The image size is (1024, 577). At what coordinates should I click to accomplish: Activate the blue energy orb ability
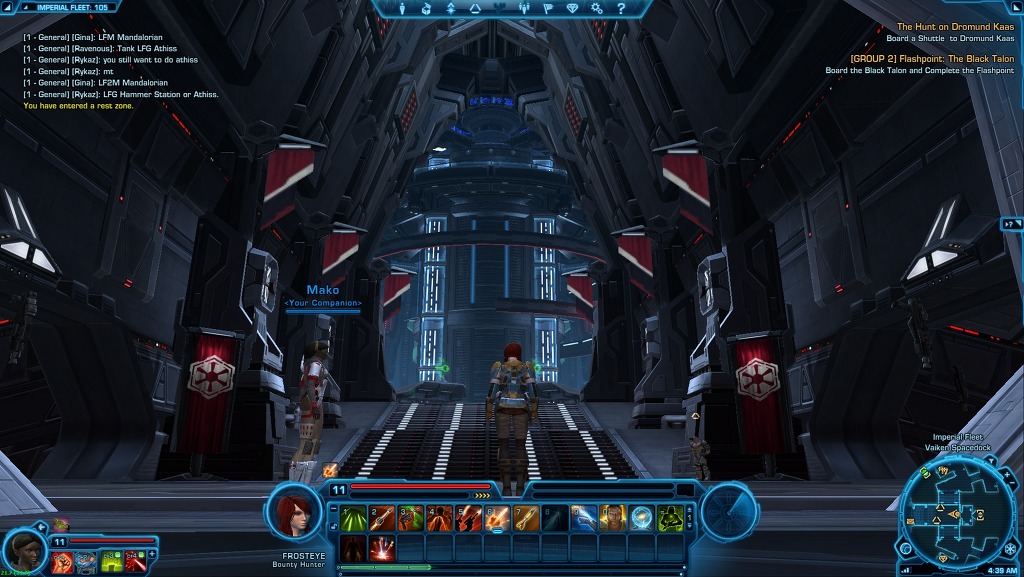click(642, 518)
